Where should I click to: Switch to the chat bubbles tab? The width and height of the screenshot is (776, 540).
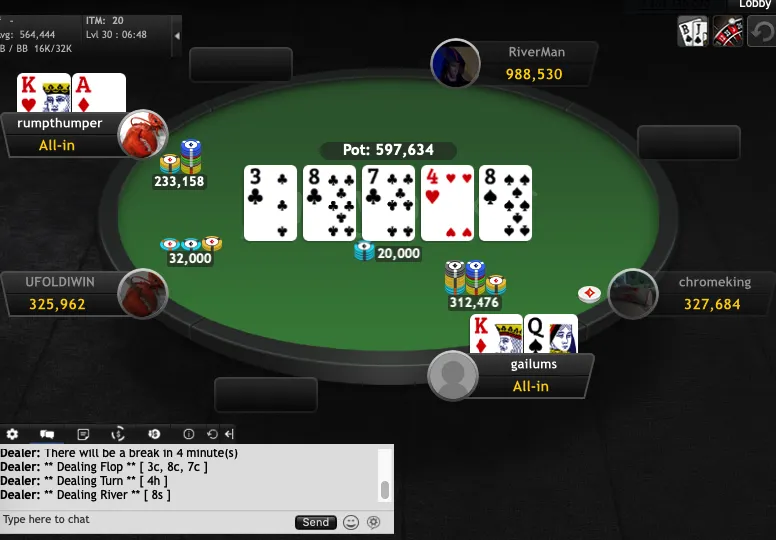(x=47, y=434)
